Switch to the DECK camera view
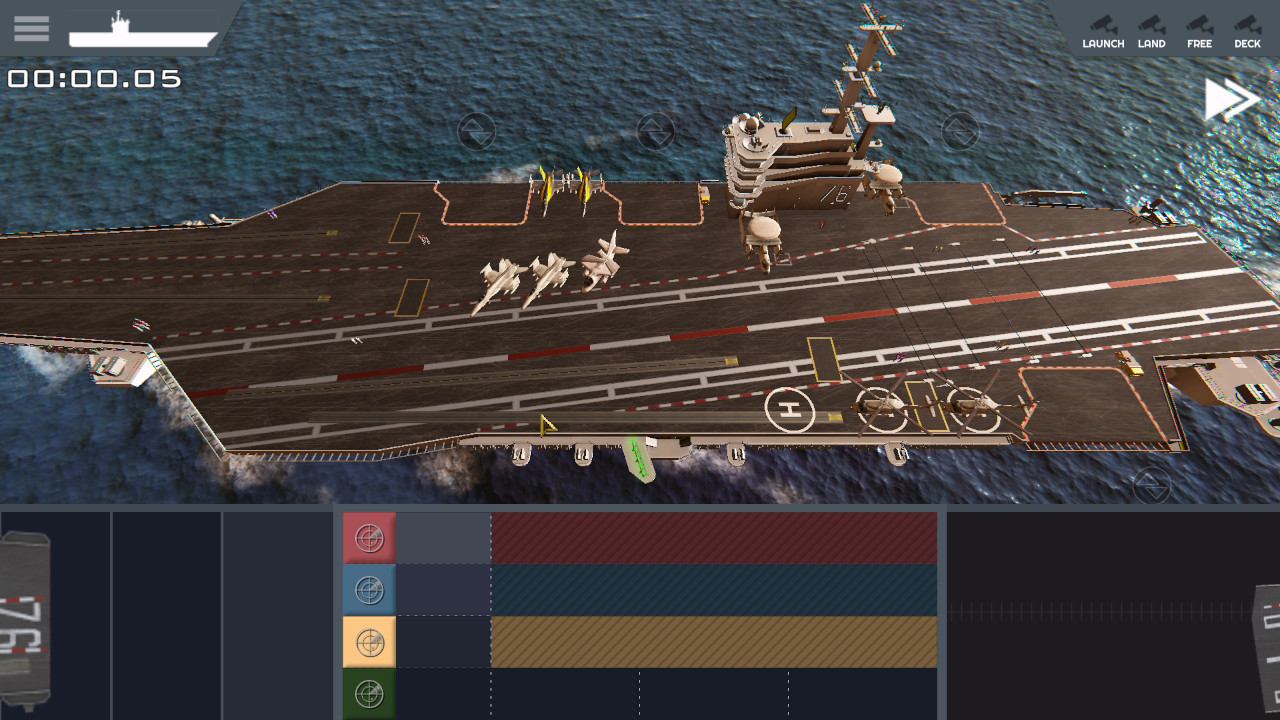The height and width of the screenshot is (720, 1280). click(x=1246, y=32)
